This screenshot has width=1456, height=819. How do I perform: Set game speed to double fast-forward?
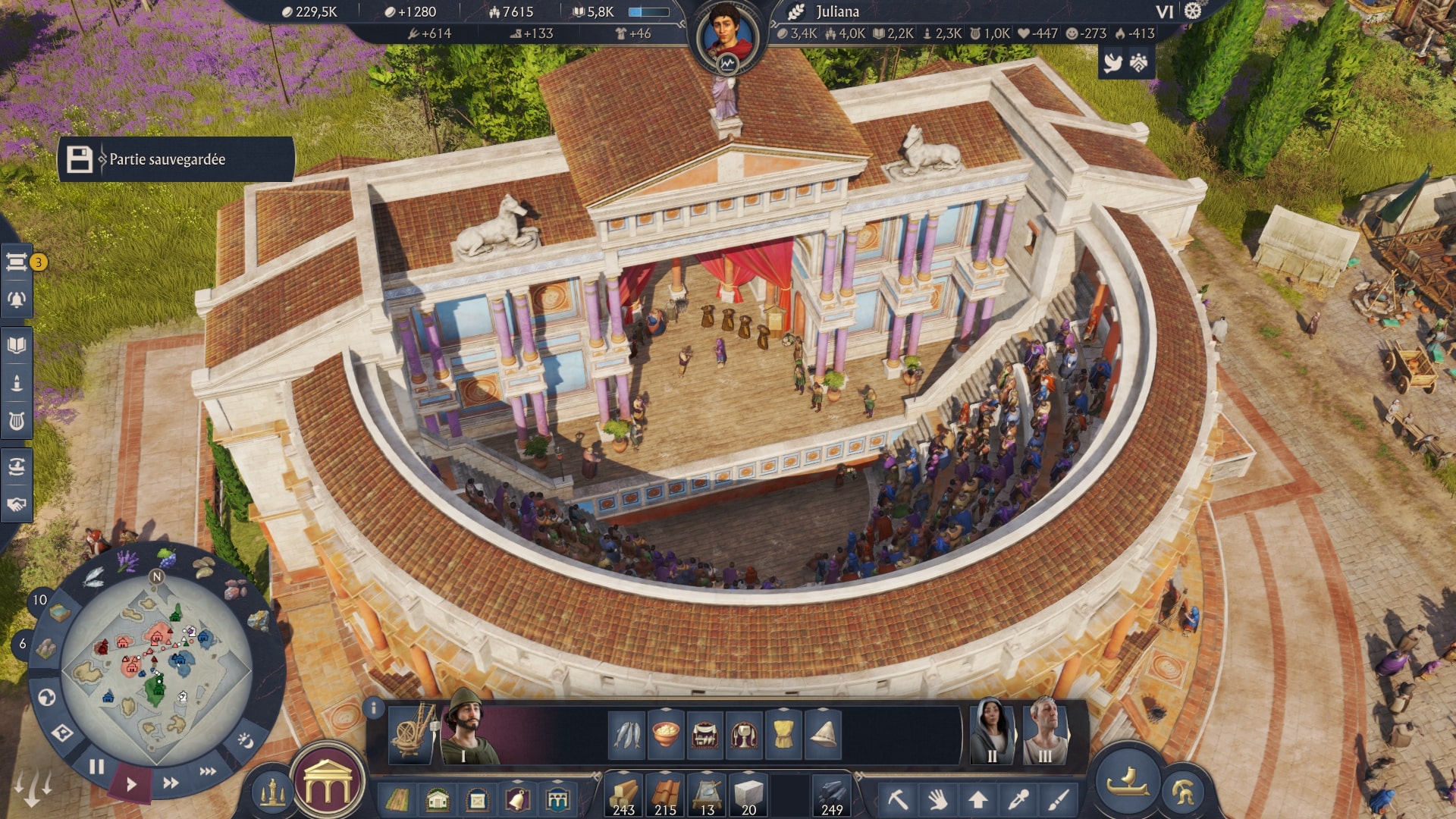click(171, 783)
